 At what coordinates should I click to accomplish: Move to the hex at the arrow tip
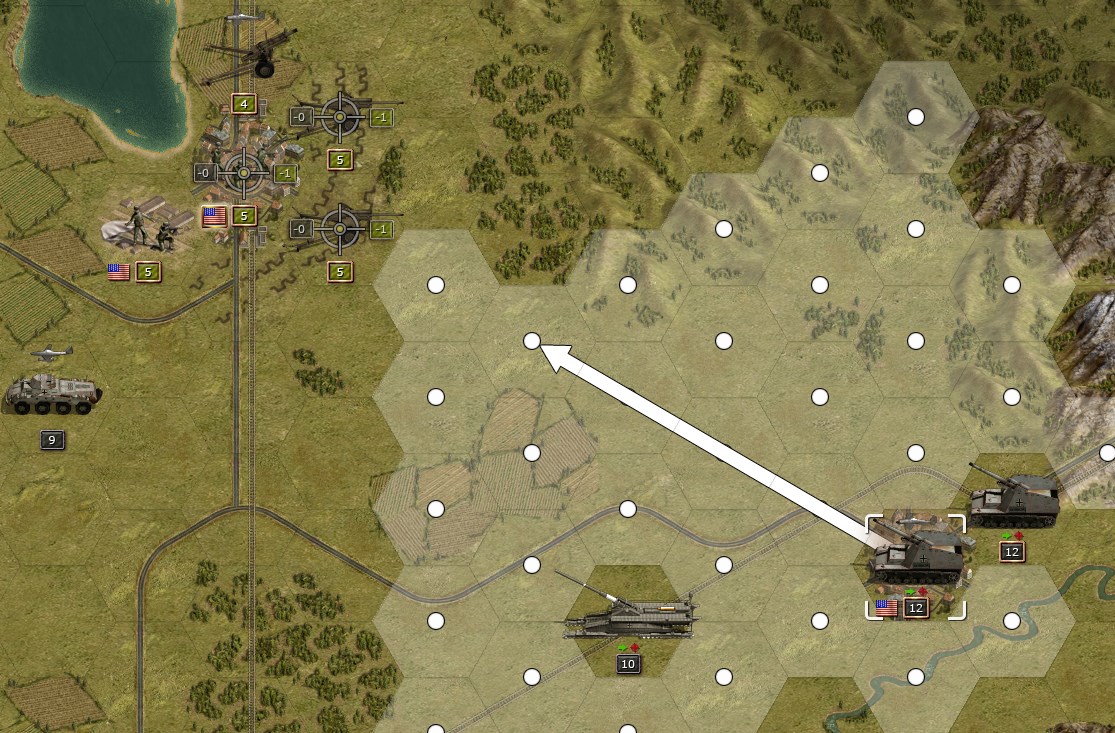[532, 341]
